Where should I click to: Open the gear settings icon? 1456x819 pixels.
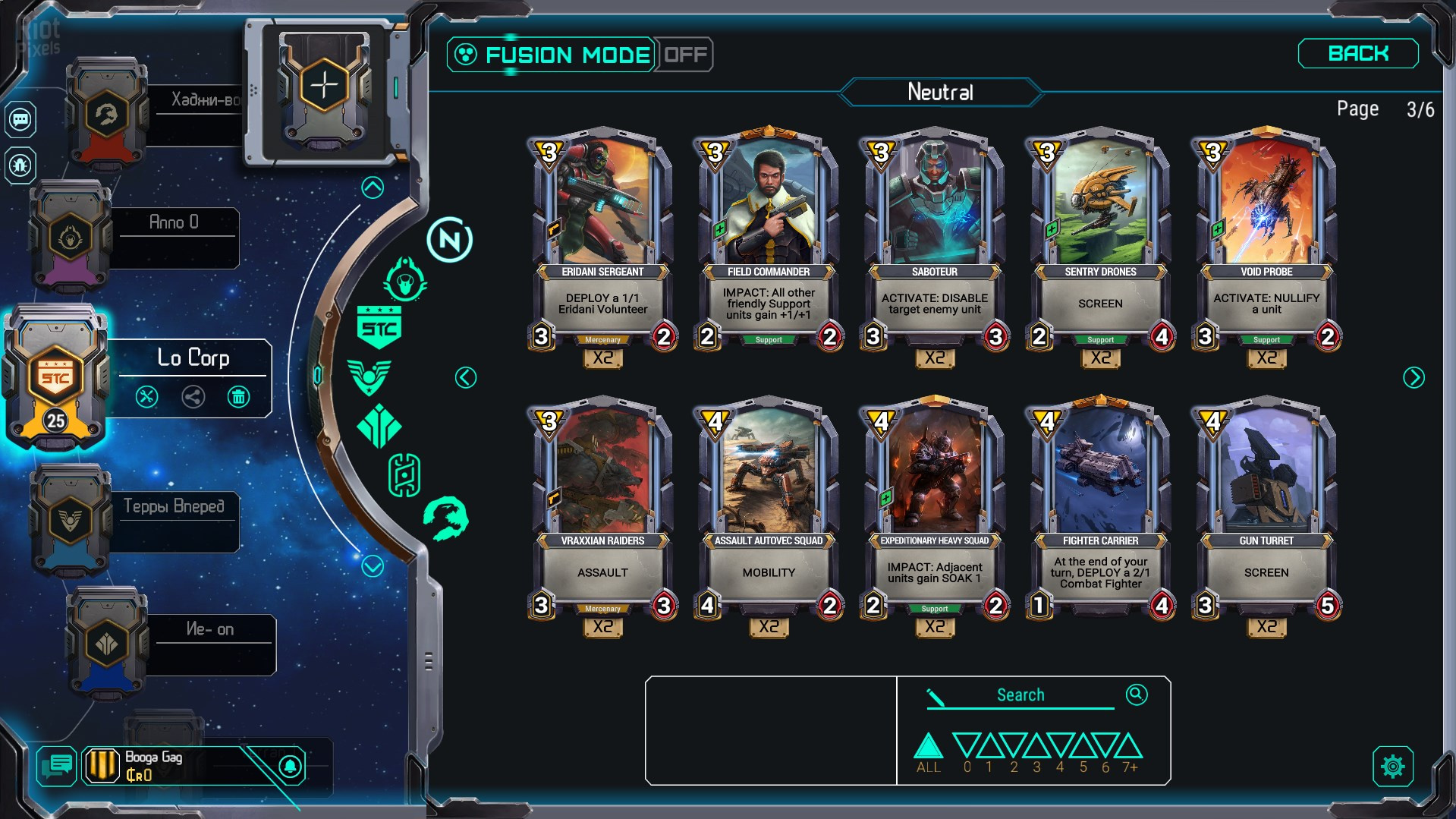coord(1392,767)
